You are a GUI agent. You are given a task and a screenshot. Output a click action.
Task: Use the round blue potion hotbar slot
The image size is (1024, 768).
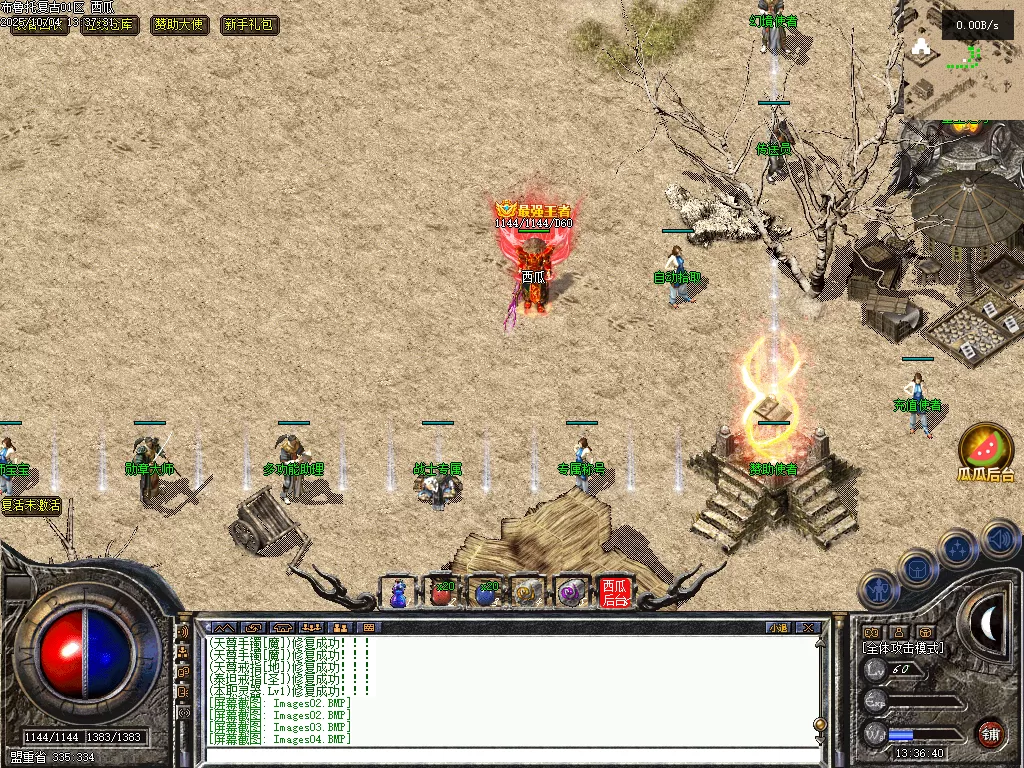pos(485,592)
